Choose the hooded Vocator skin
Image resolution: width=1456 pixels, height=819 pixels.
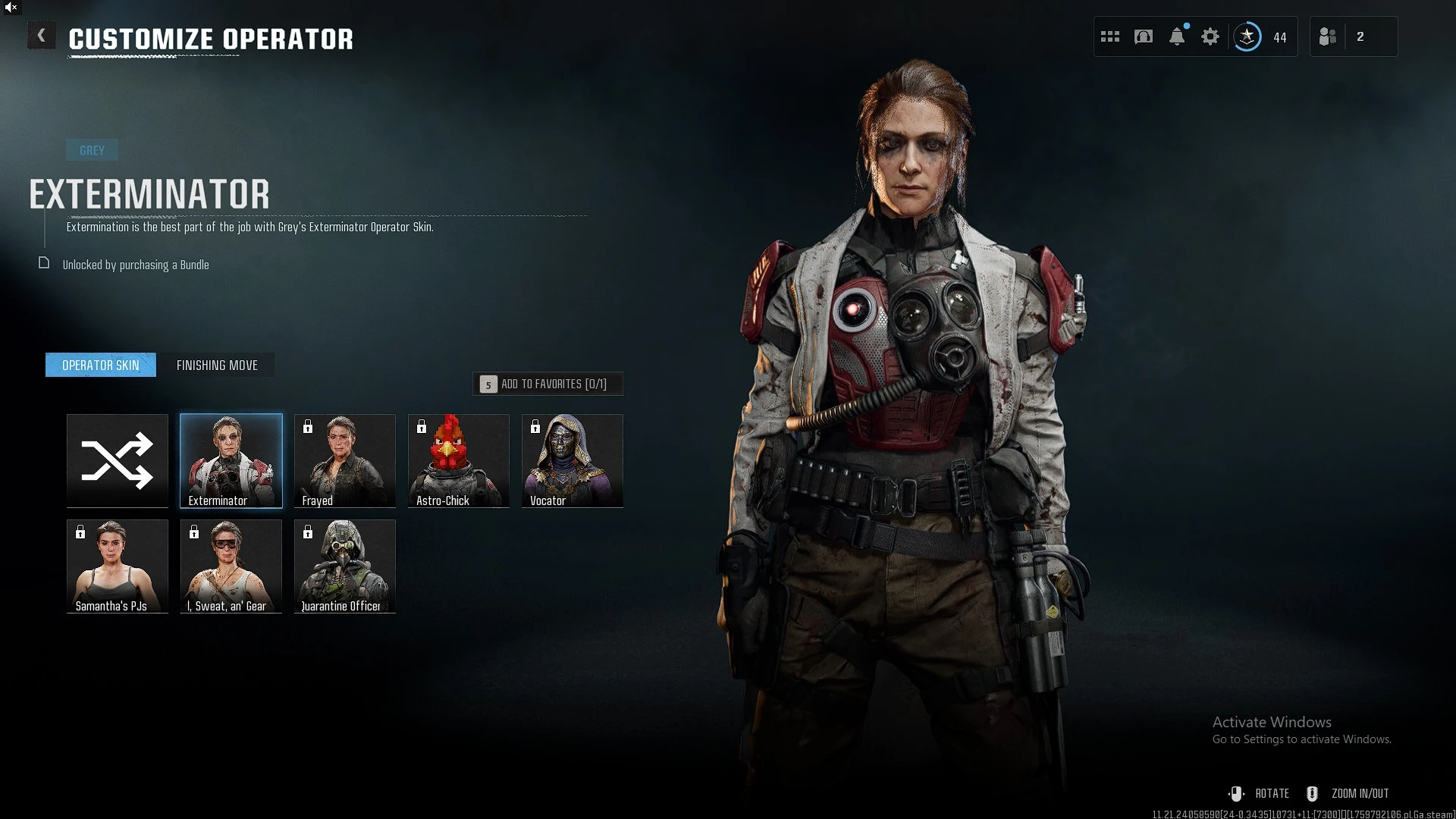573,460
